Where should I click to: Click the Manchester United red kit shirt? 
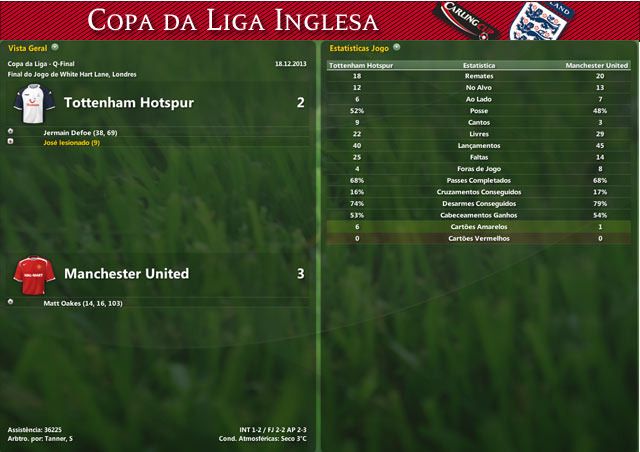[x=34, y=272]
